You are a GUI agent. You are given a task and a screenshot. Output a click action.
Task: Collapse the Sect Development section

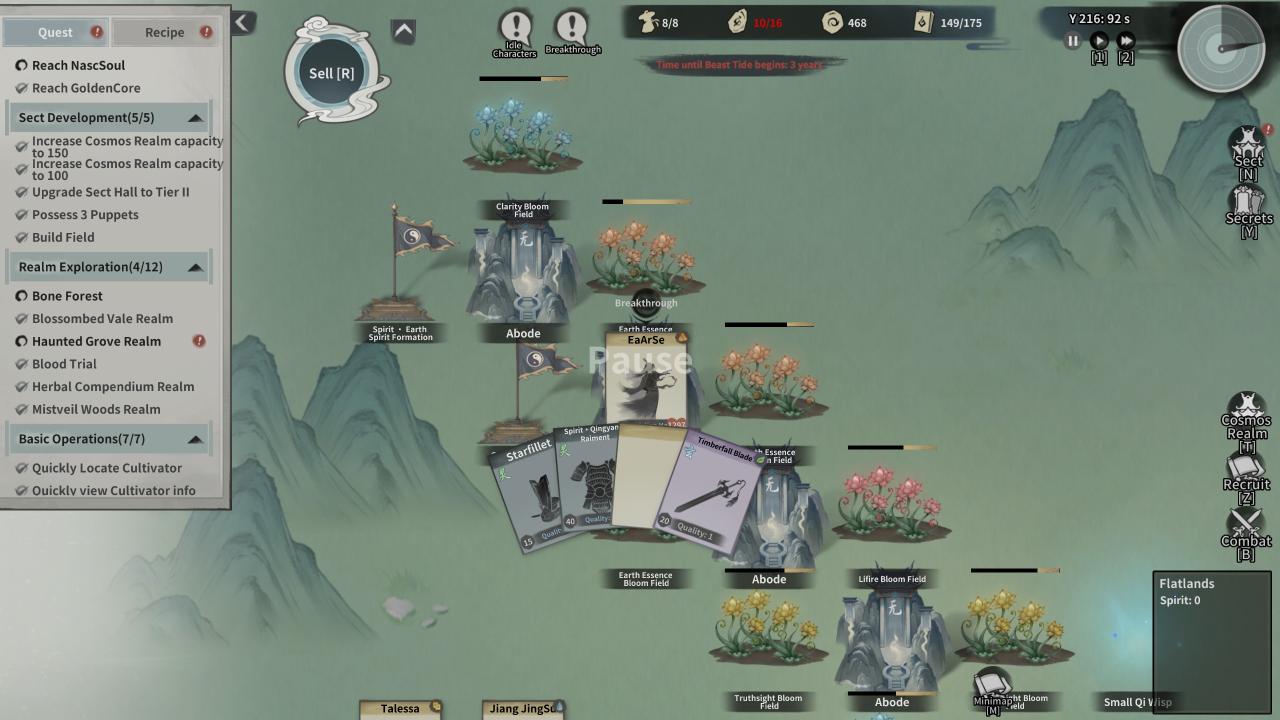point(195,118)
